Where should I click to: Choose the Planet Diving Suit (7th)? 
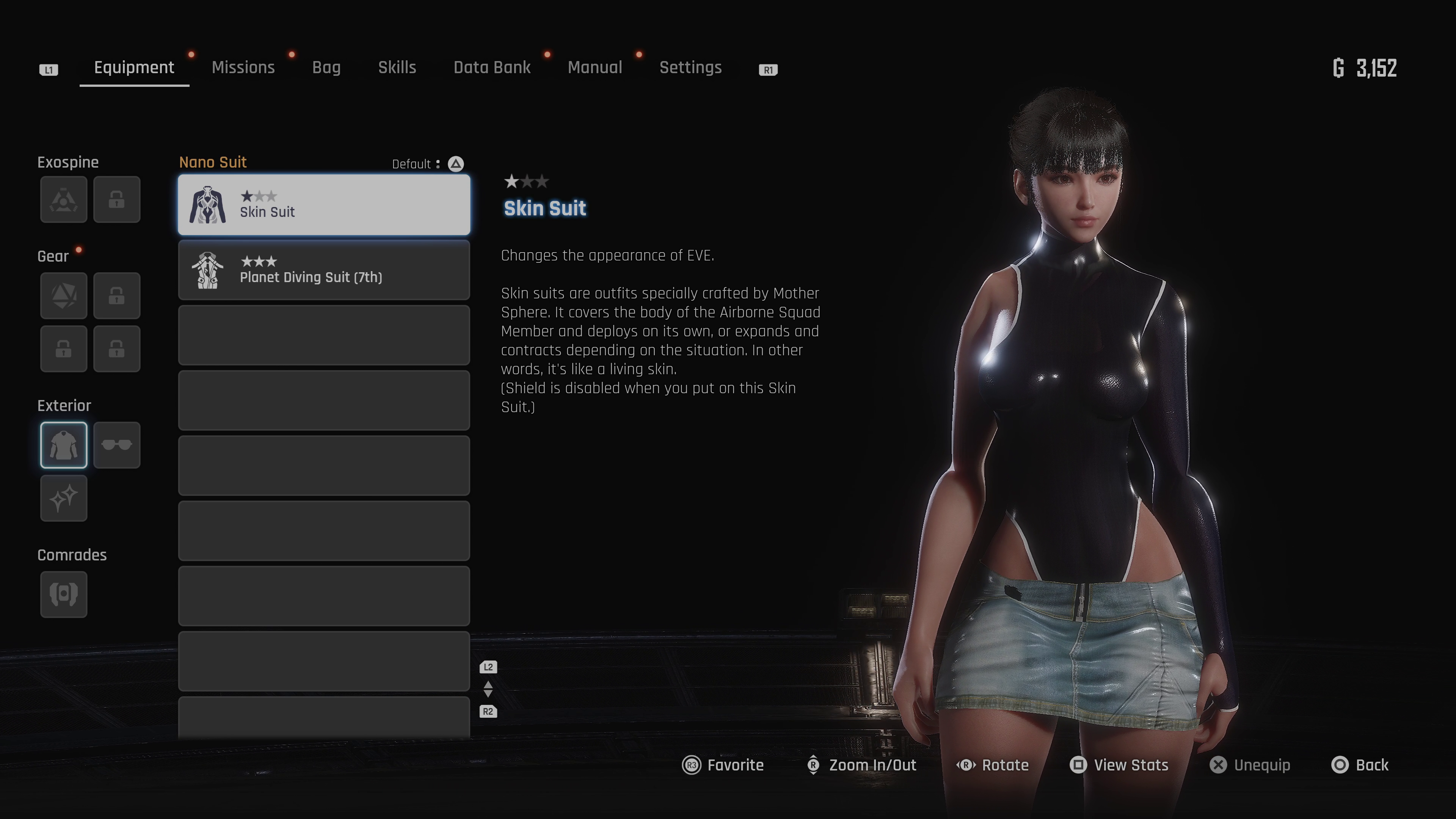click(324, 270)
